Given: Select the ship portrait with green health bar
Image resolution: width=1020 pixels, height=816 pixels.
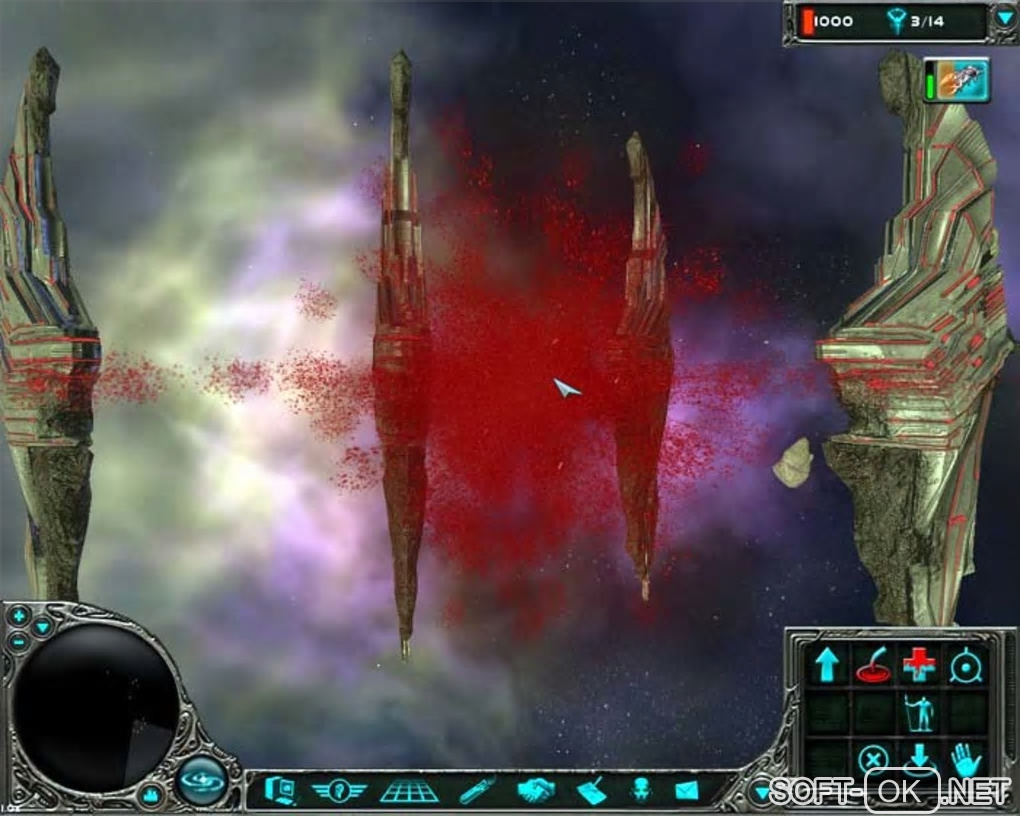Looking at the screenshot, I should (957, 80).
